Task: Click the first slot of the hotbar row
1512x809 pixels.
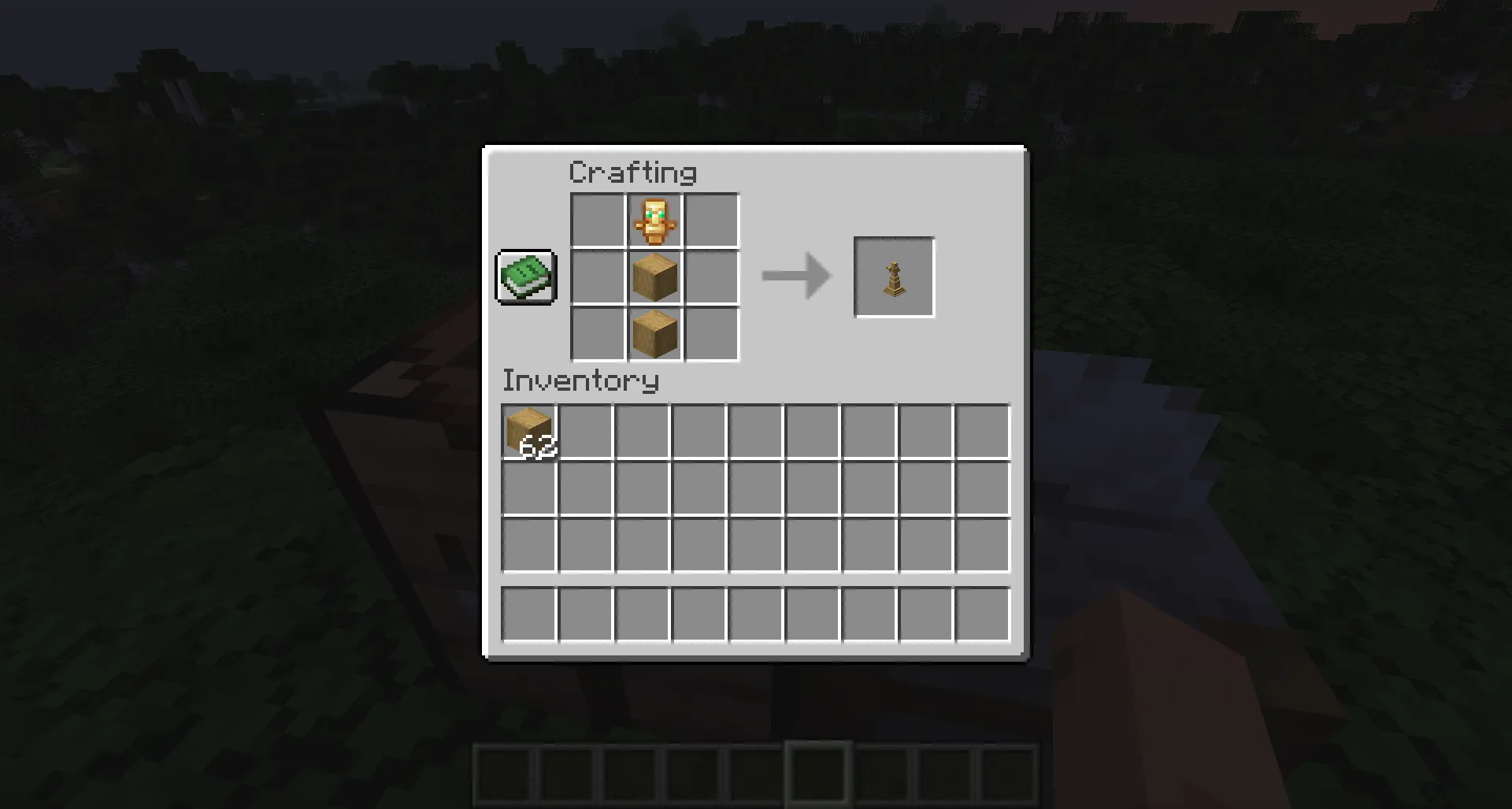Action: click(528, 615)
